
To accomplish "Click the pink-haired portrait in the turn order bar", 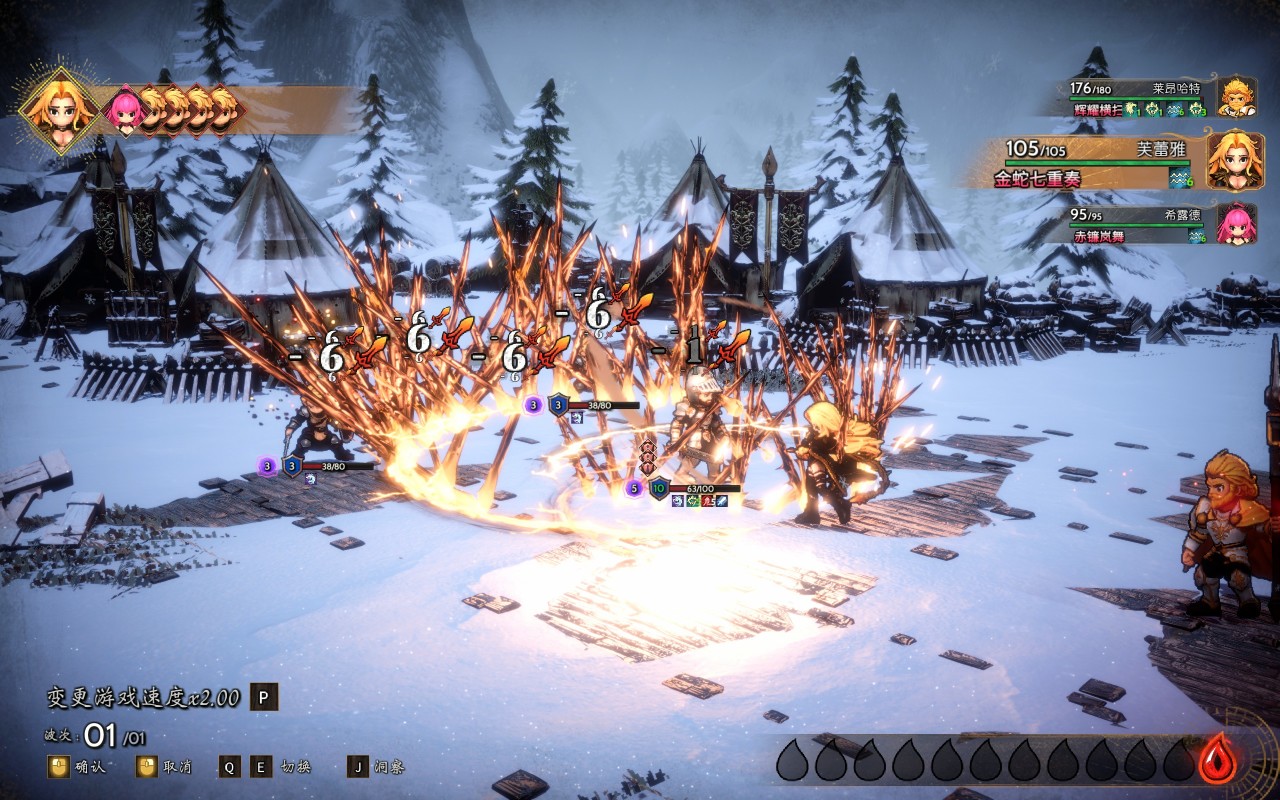I will [x=124, y=110].
